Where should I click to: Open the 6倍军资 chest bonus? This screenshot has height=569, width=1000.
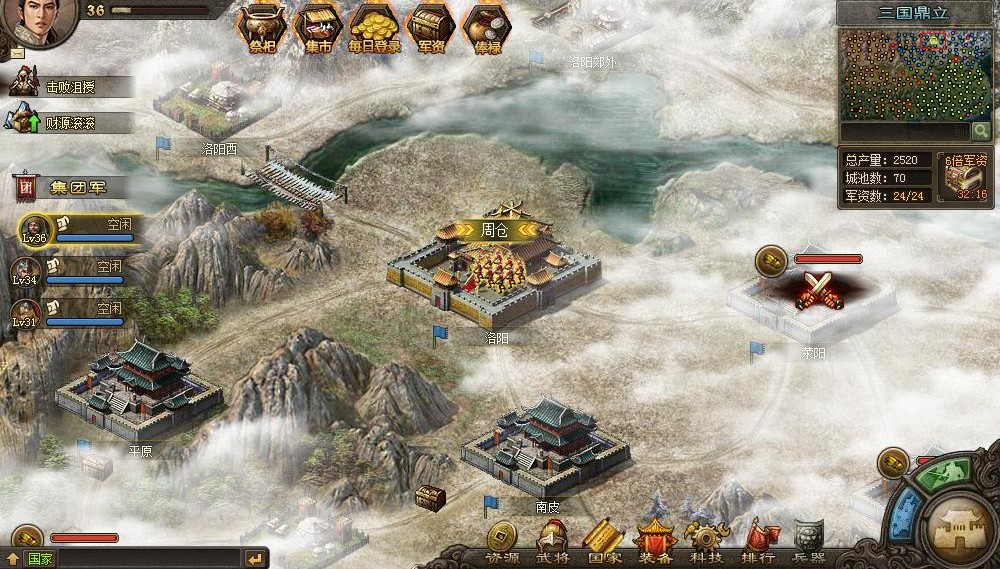click(x=964, y=177)
